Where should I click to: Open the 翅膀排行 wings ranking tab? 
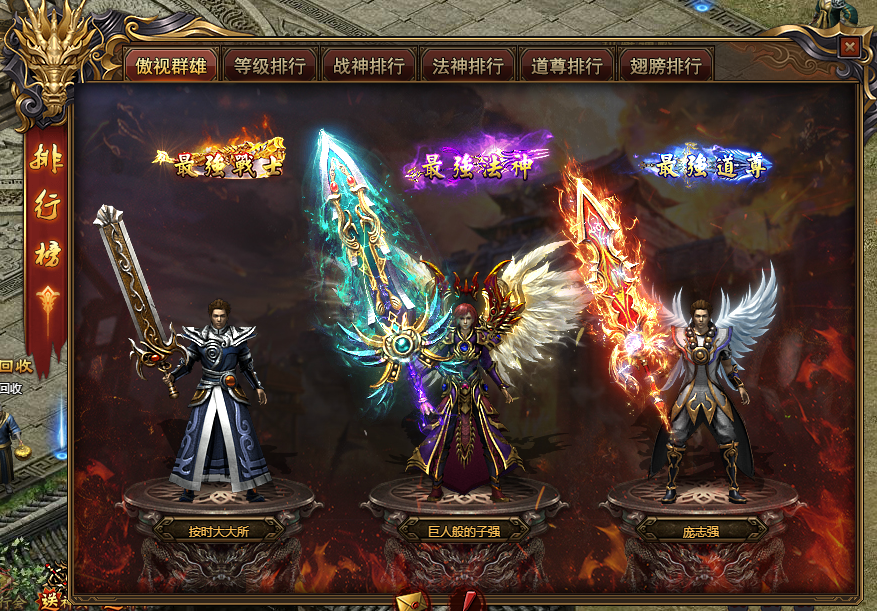(666, 66)
